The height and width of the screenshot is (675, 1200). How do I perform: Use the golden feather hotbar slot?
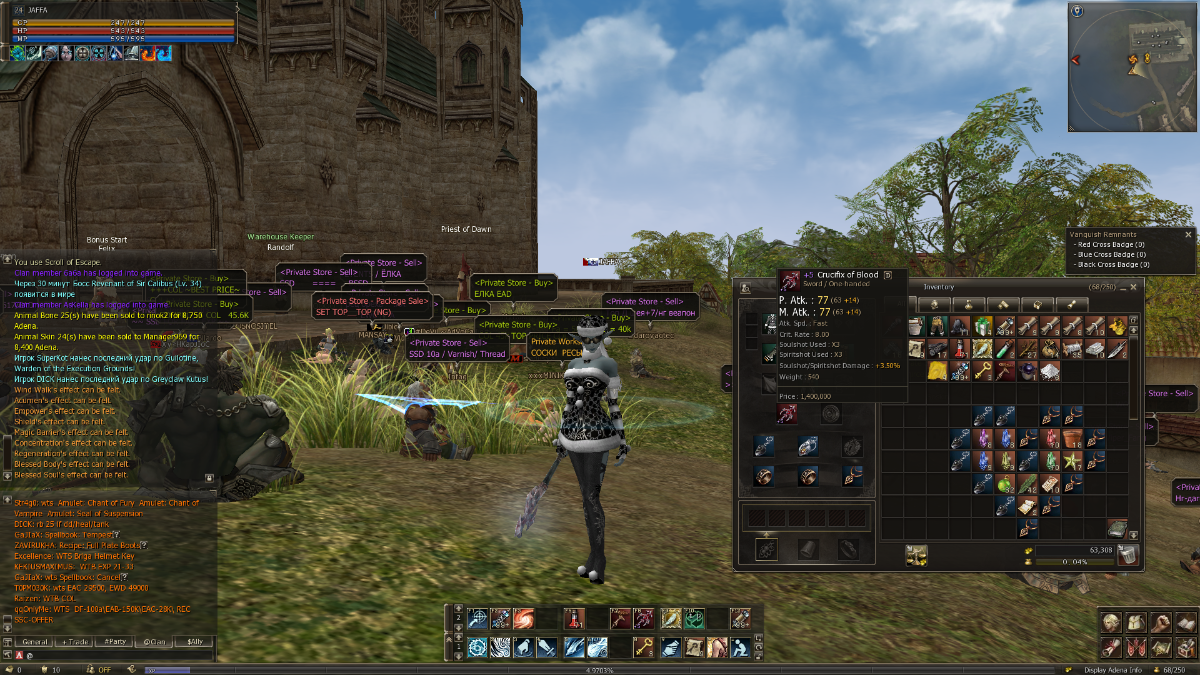669,619
